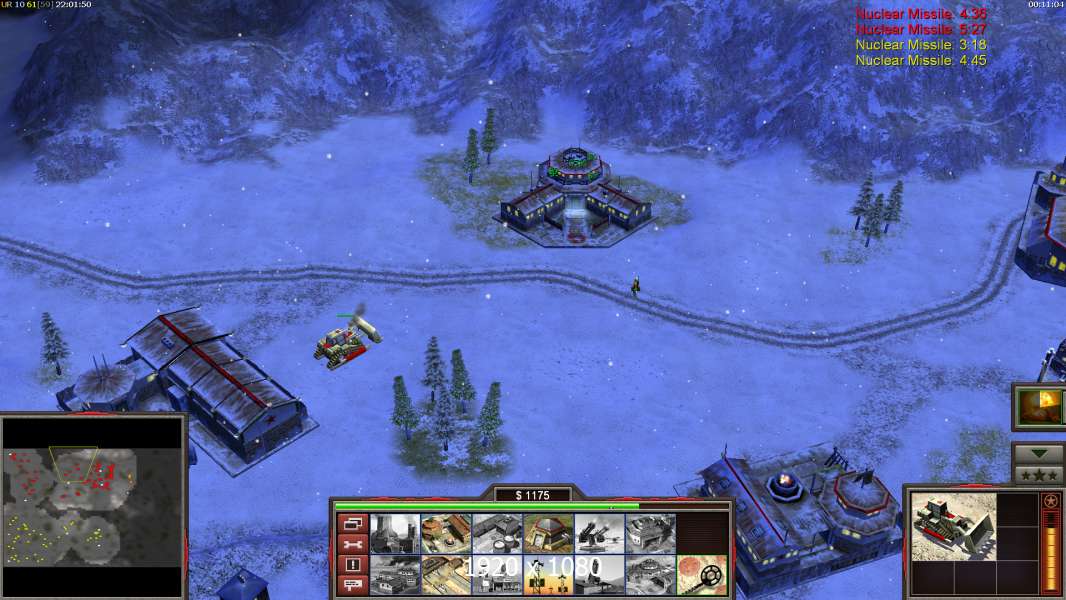1066x600 pixels.
Task: Select the twin anti-air gun build icon
Action: (x=598, y=534)
